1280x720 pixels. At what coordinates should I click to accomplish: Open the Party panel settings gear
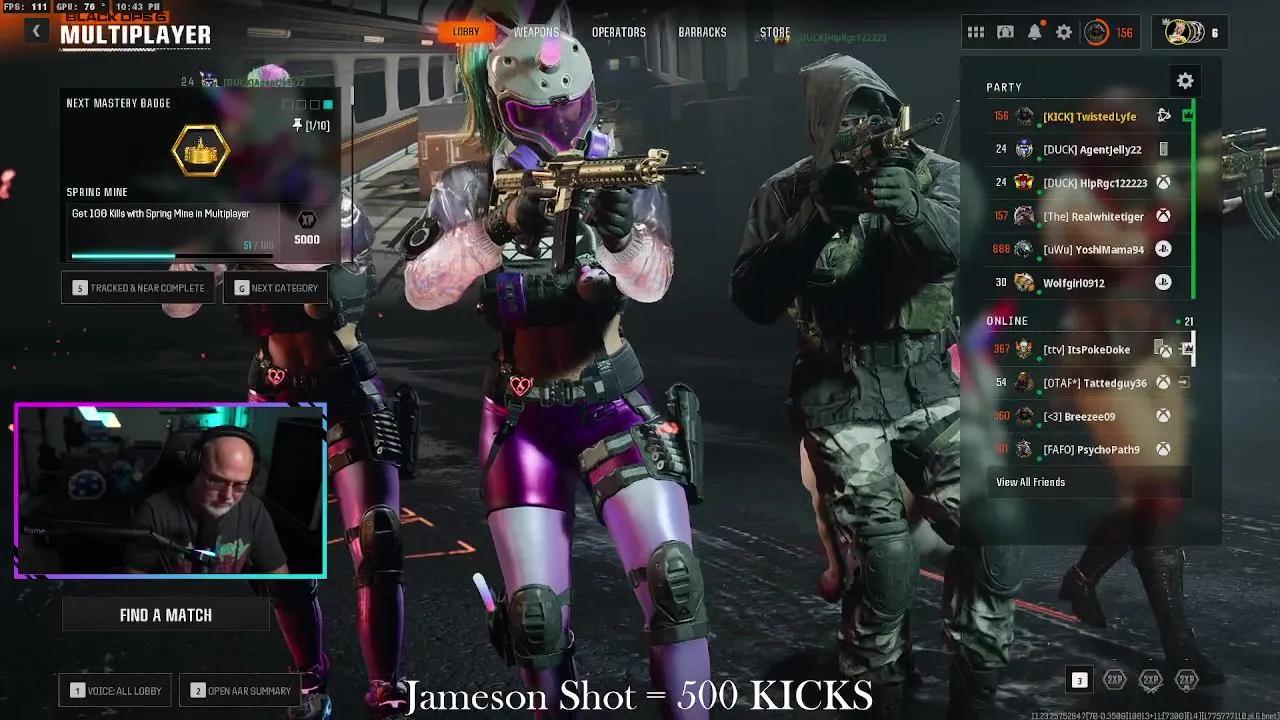click(x=1185, y=80)
